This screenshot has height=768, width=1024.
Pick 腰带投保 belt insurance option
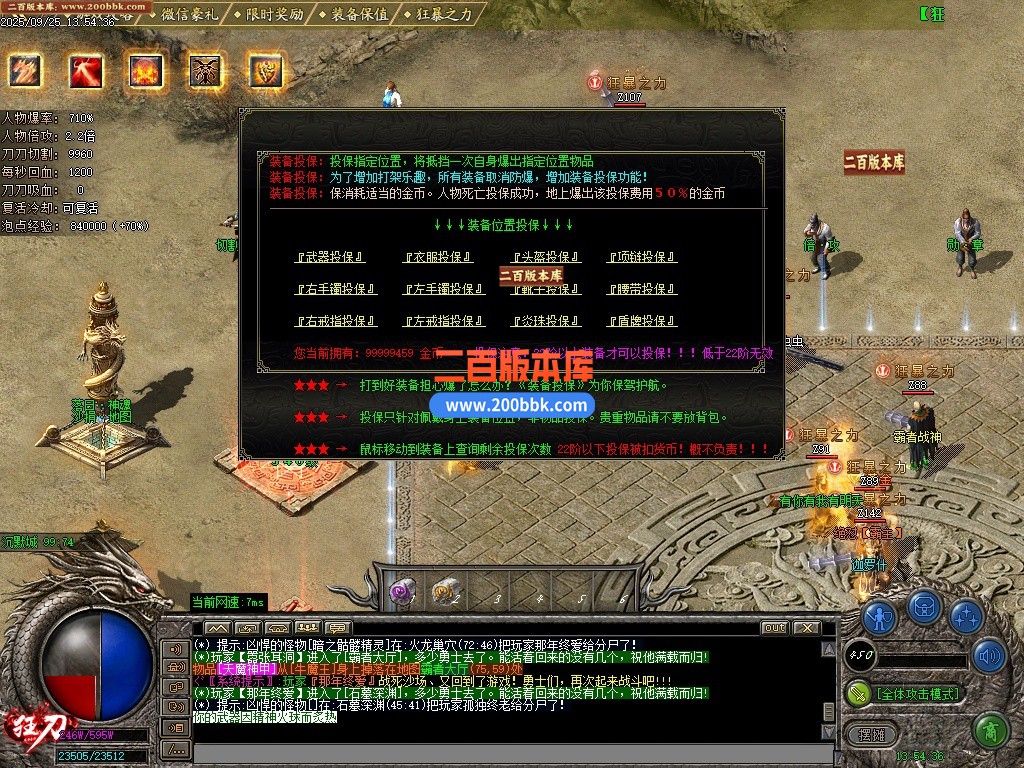(642, 289)
